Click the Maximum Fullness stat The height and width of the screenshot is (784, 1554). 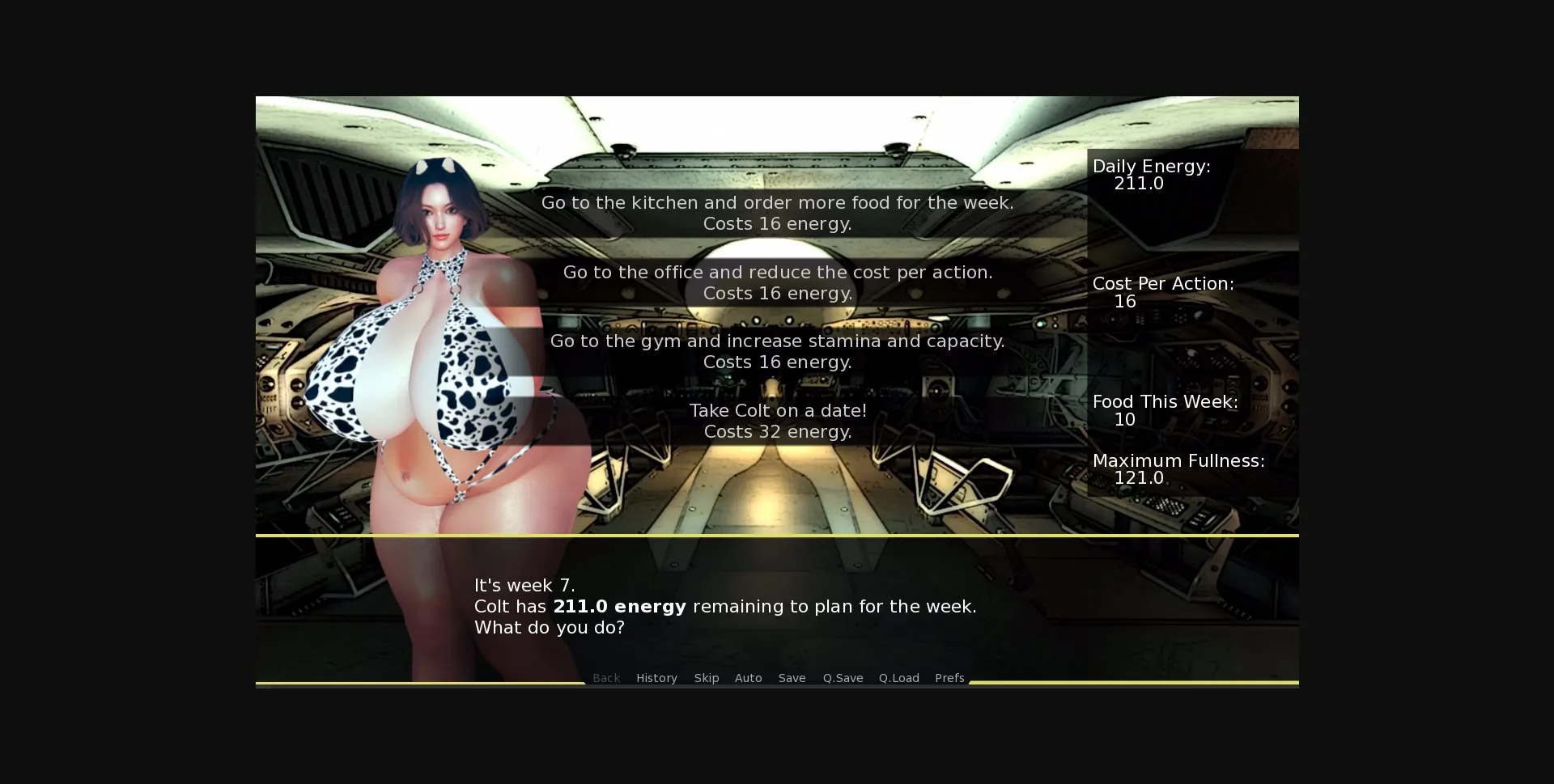pyautogui.click(x=1179, y=469)
